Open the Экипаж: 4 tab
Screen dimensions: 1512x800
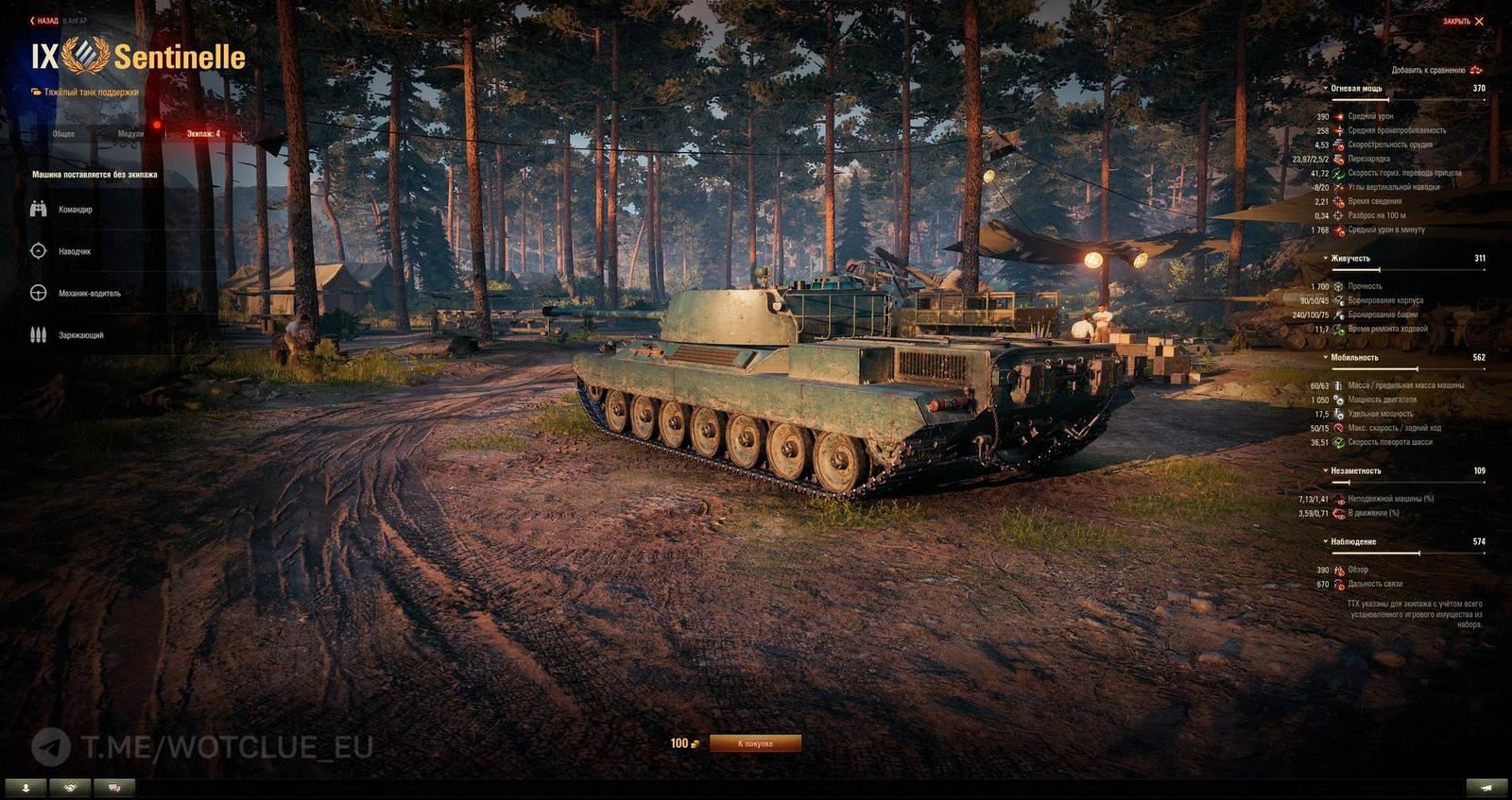[204, 134]
